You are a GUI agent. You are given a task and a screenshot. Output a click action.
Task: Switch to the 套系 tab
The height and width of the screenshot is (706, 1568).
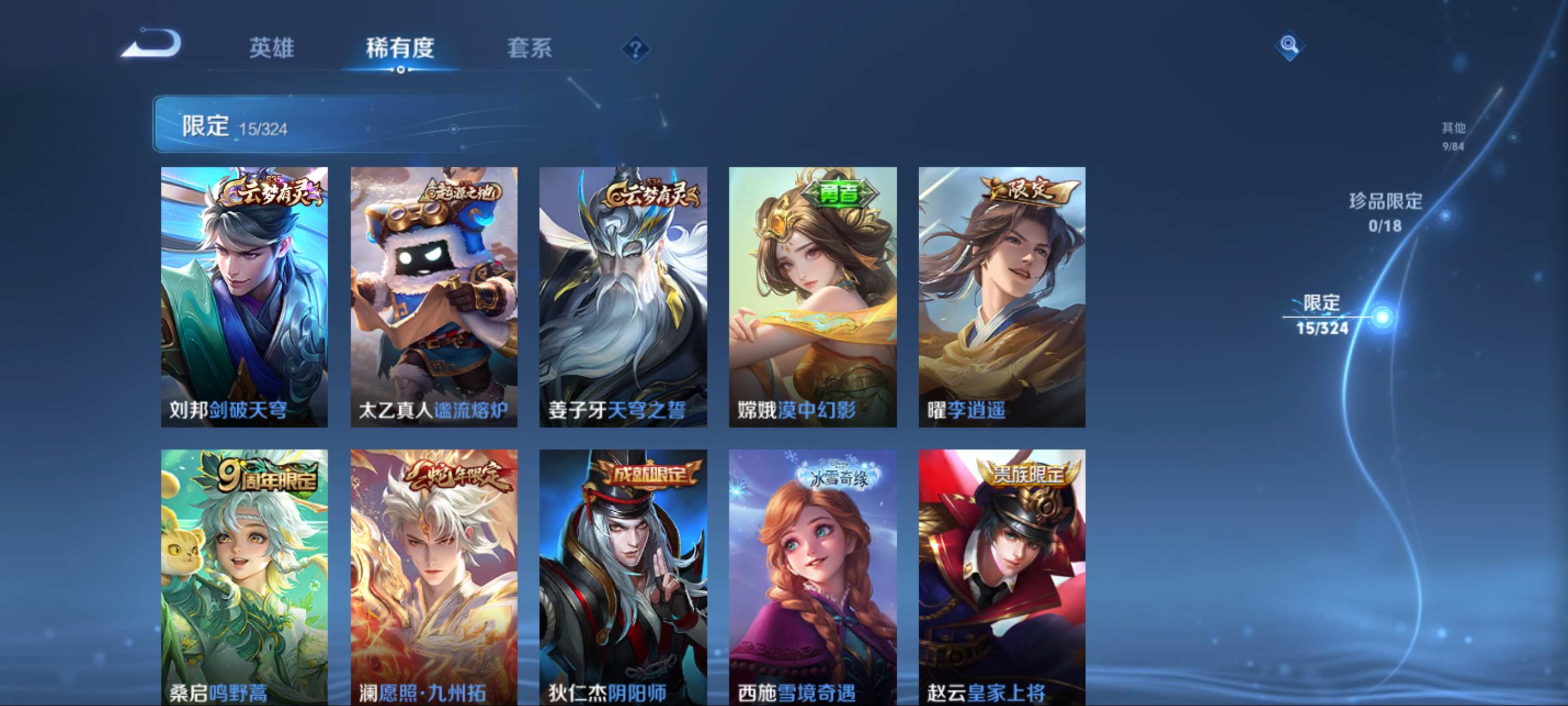coord(531,50)
